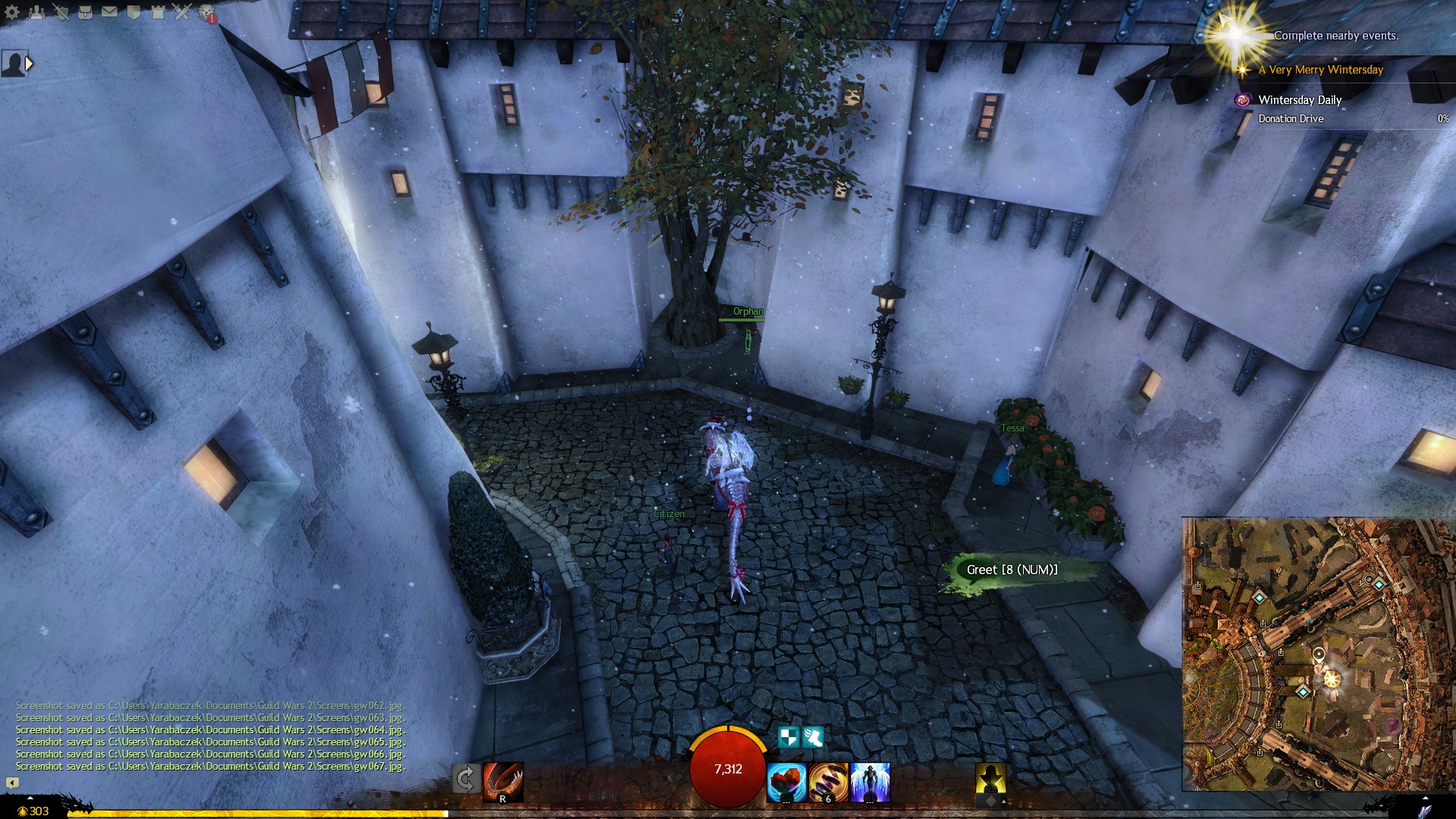Viewport: 1456px width, 819px height.
Task: Open the lion icon with red alert
Action: click(x=206, y=12)
